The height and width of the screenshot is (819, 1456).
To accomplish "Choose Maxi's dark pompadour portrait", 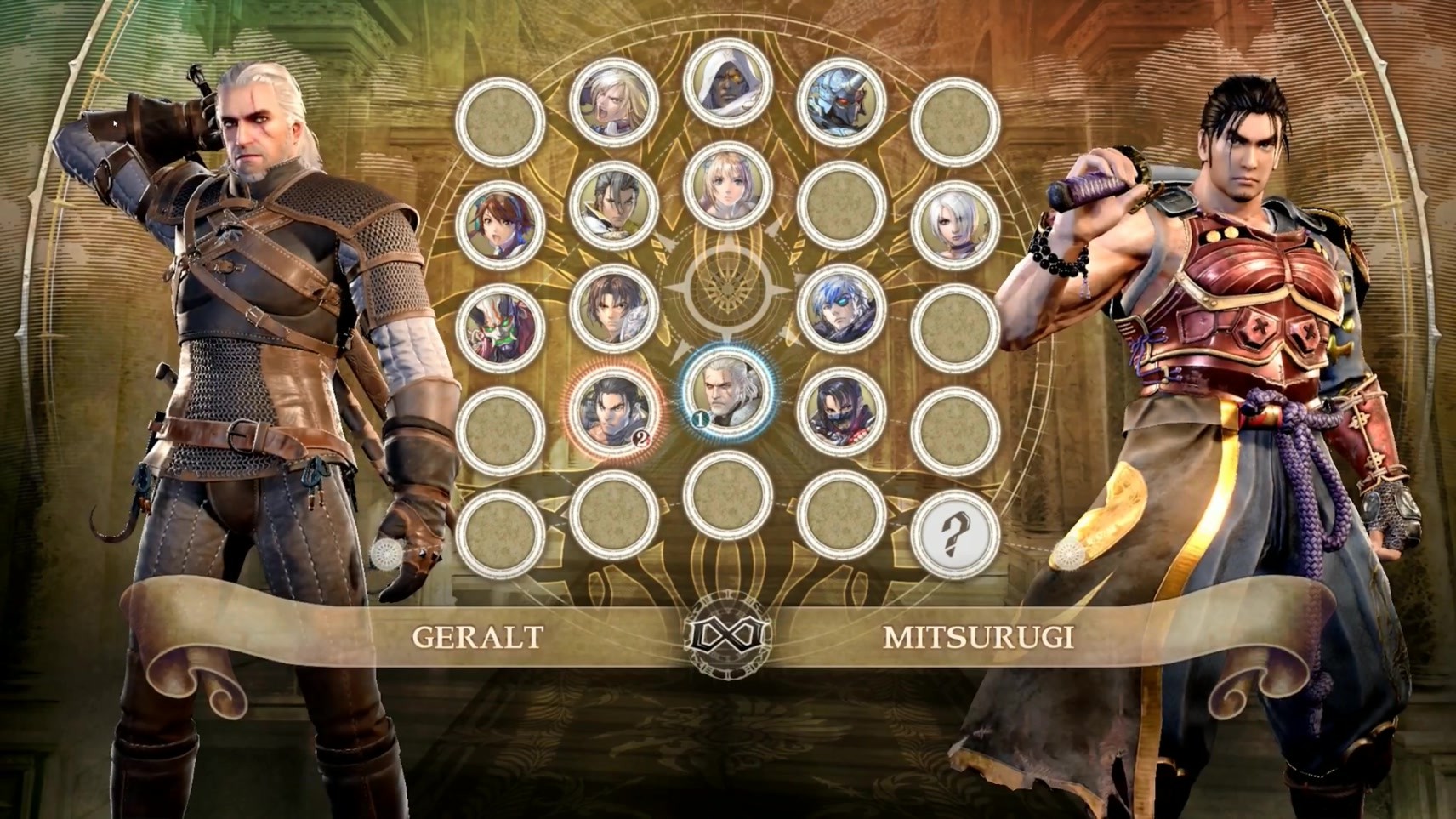I will [614, 205].
